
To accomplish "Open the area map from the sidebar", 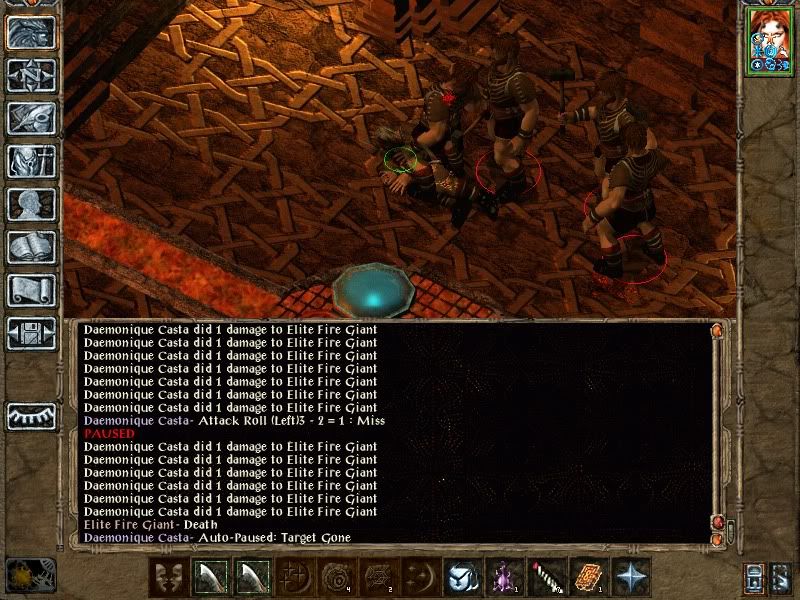I will (32, 75).
